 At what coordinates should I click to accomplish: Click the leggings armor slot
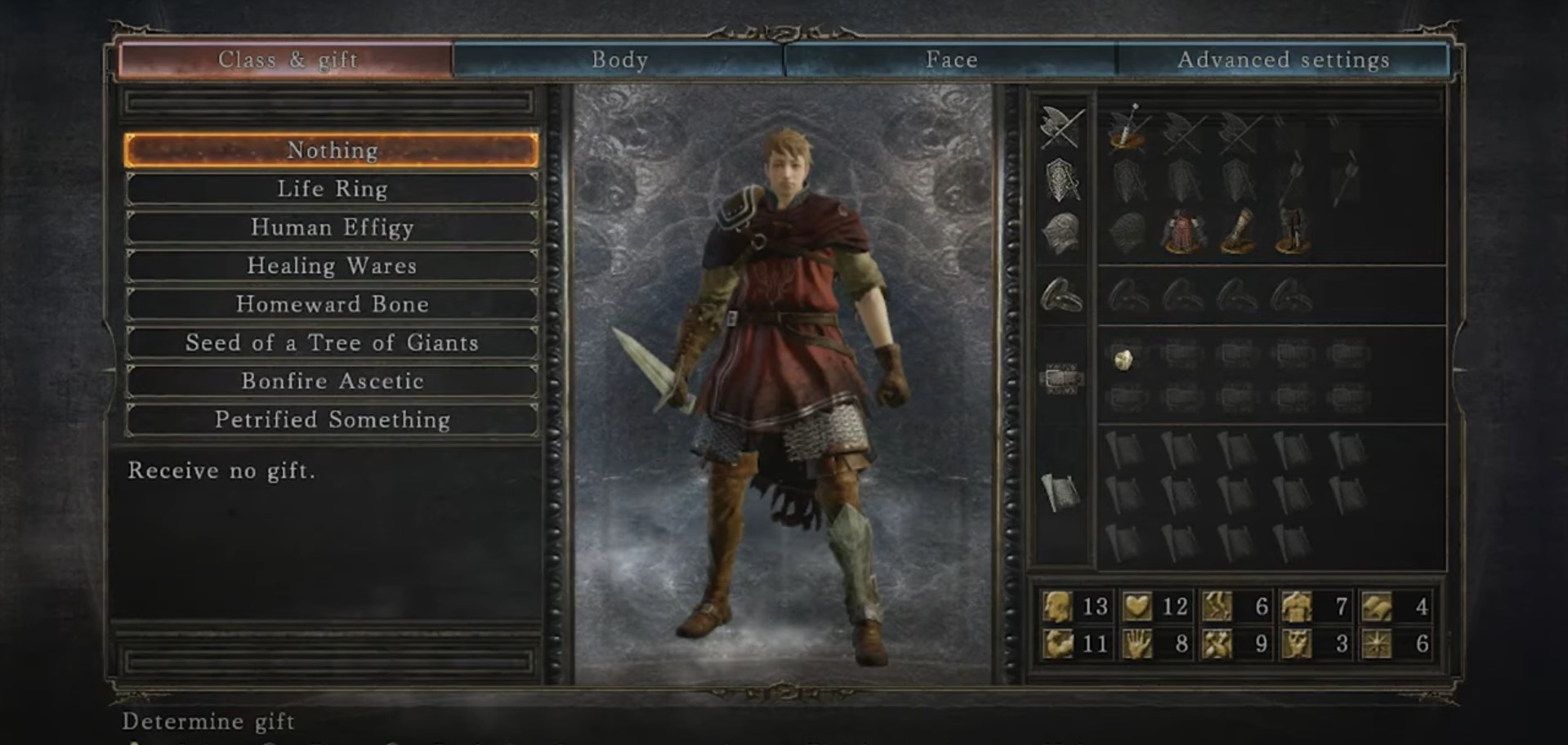click(1292, 231)
